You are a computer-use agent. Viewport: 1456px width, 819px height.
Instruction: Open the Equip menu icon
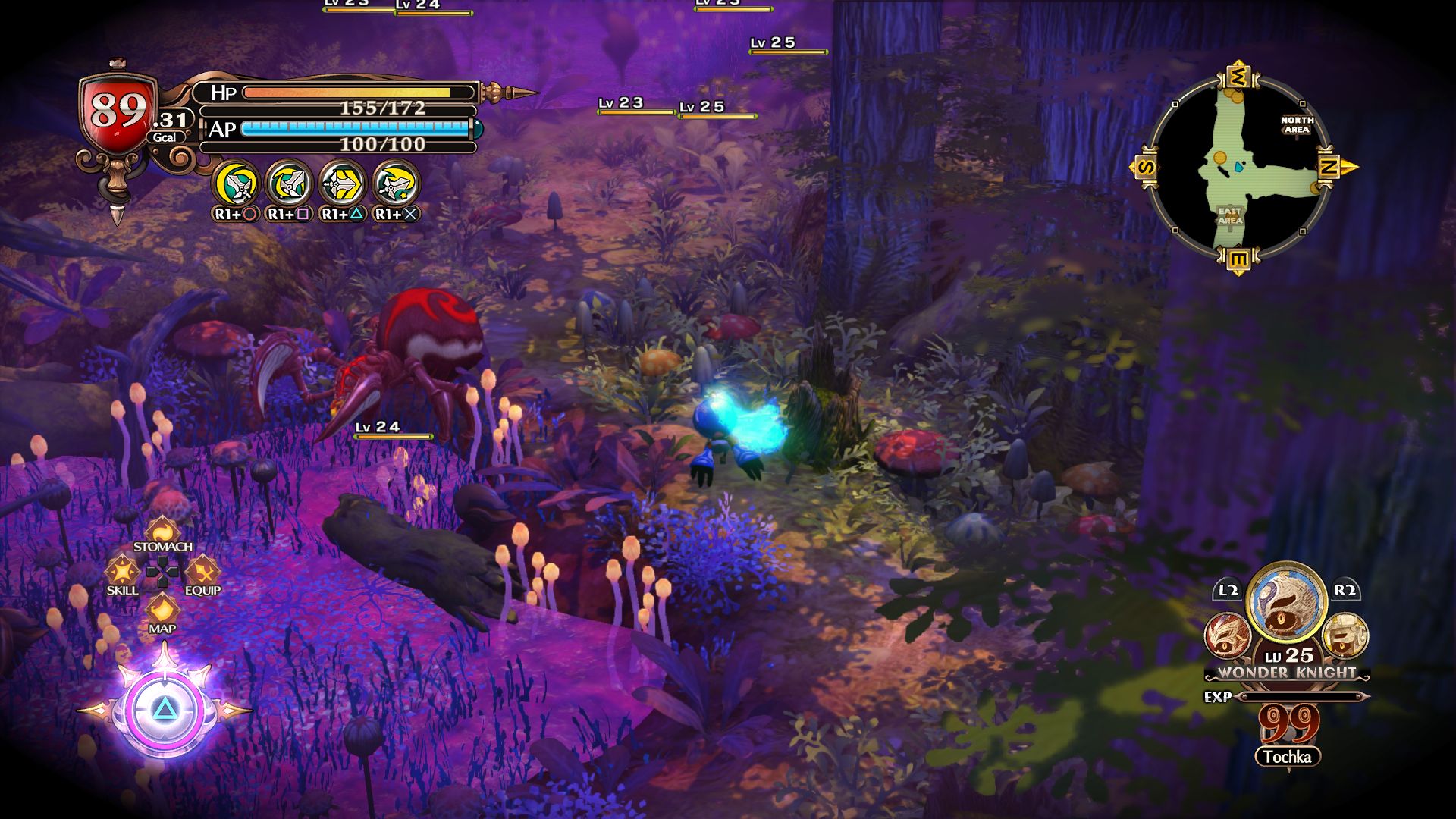coord(202,572)
